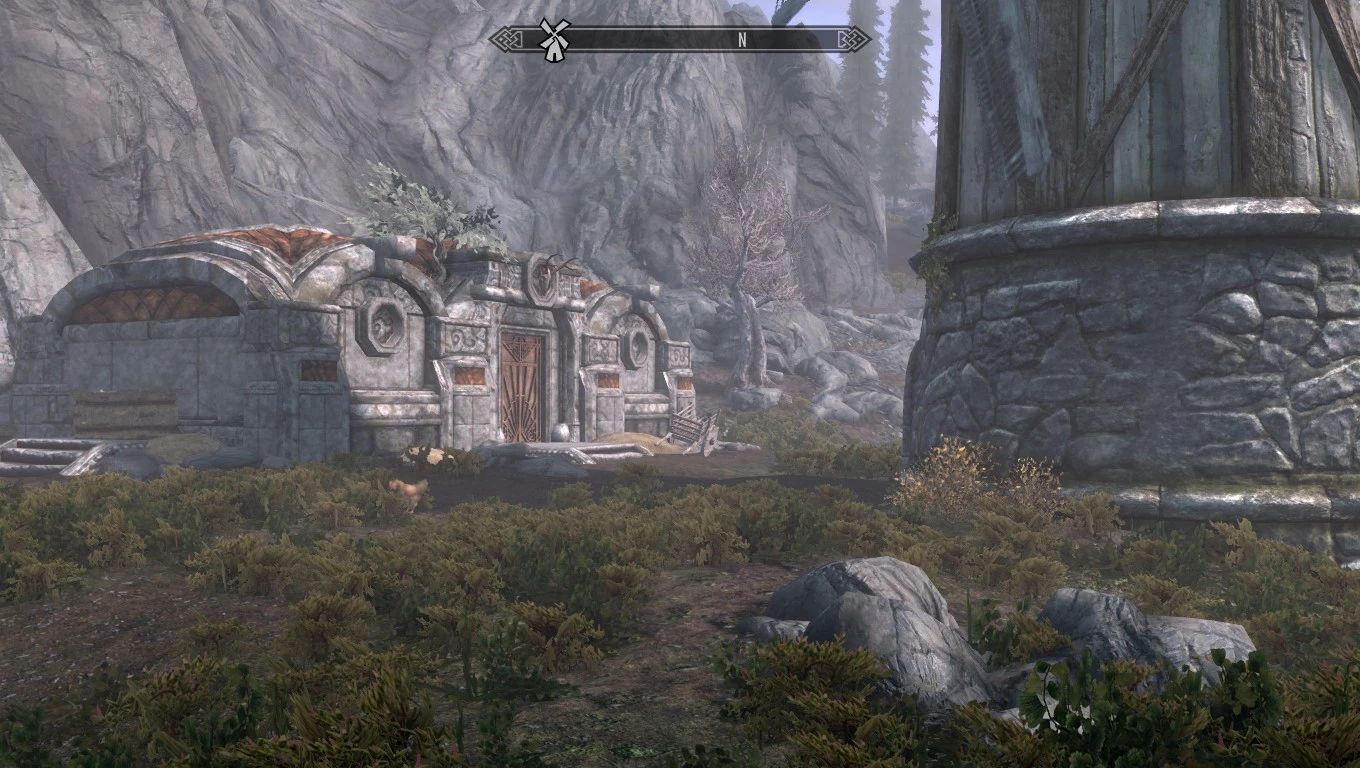
Task: Select the North indicator on the compass bar
Action: [742, 40]
